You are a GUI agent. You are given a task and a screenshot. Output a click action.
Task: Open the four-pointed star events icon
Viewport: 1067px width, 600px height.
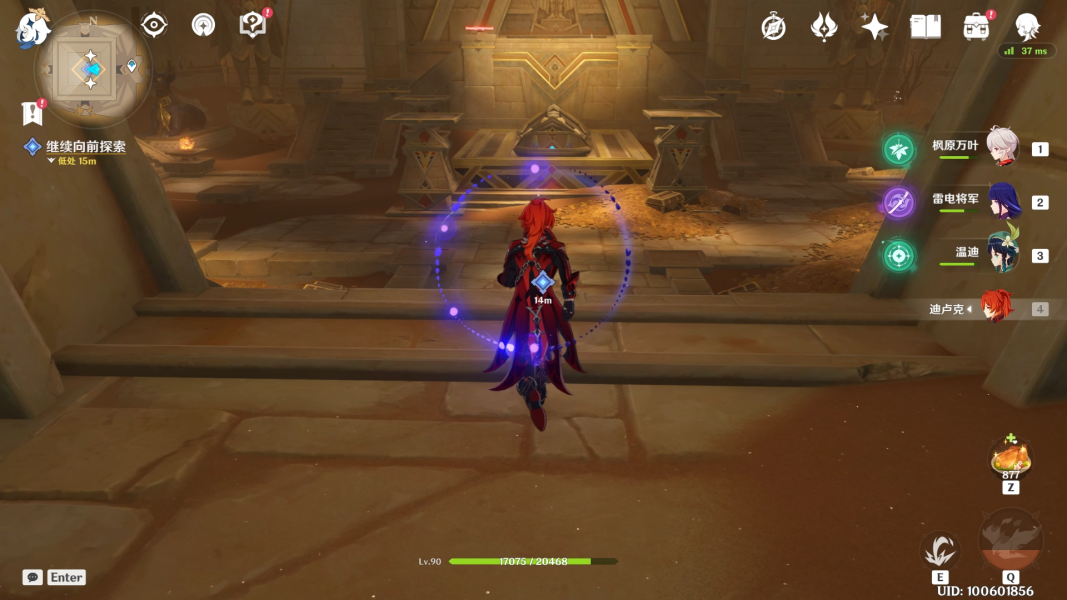pos(875,27)
